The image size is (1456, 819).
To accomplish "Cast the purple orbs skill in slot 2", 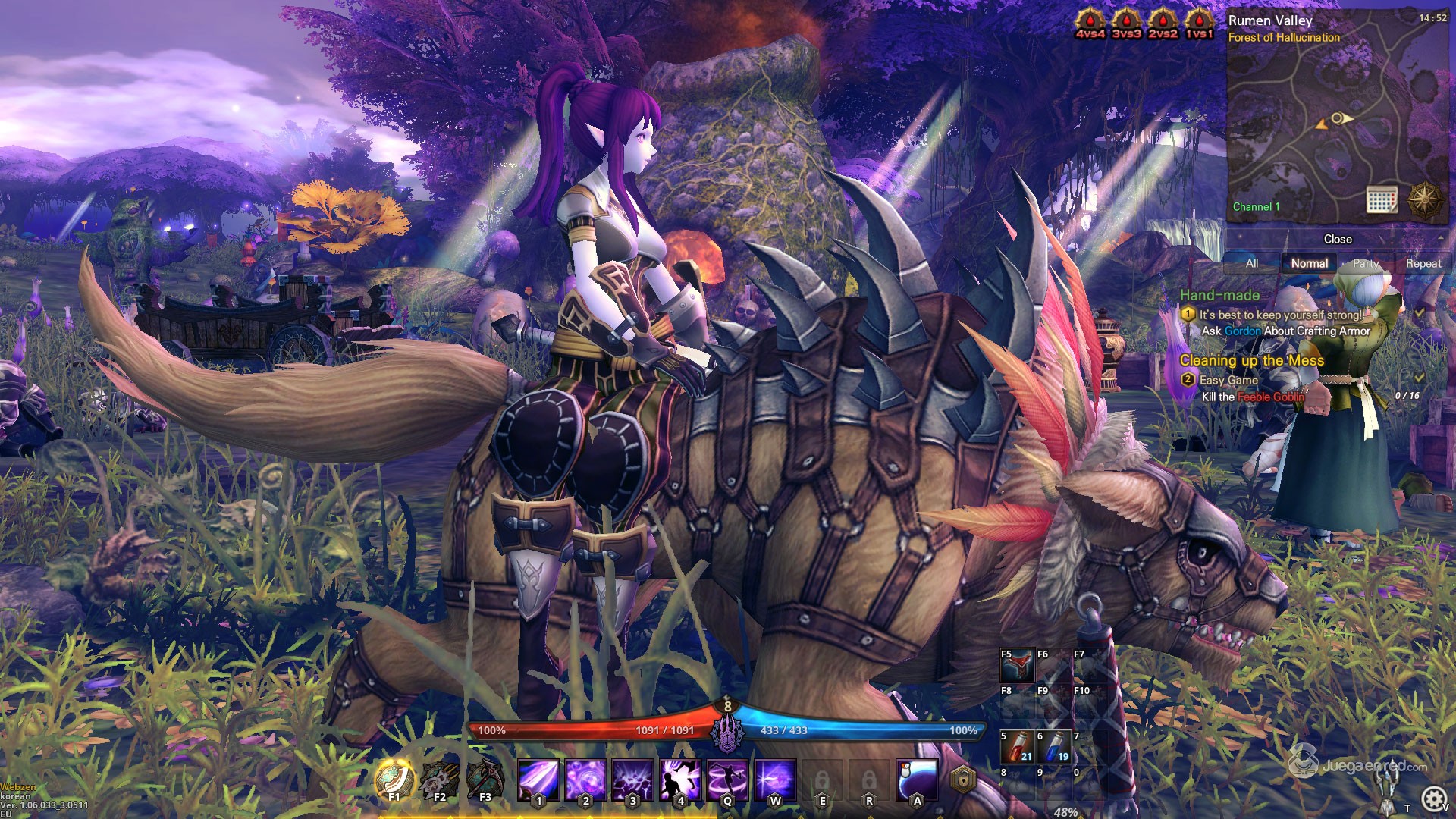I will [585, 780].
